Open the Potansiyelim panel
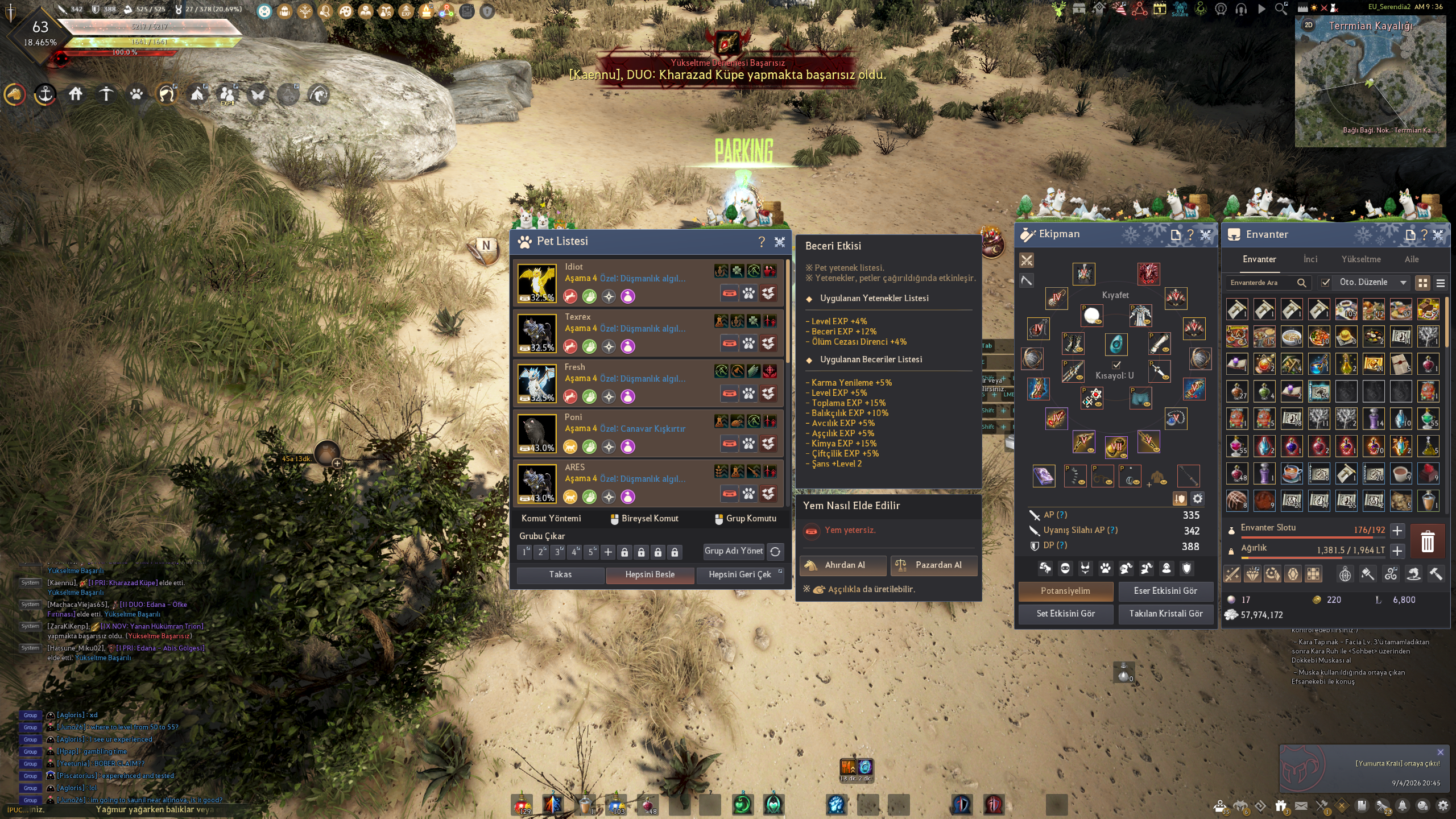 (1065, 591)
